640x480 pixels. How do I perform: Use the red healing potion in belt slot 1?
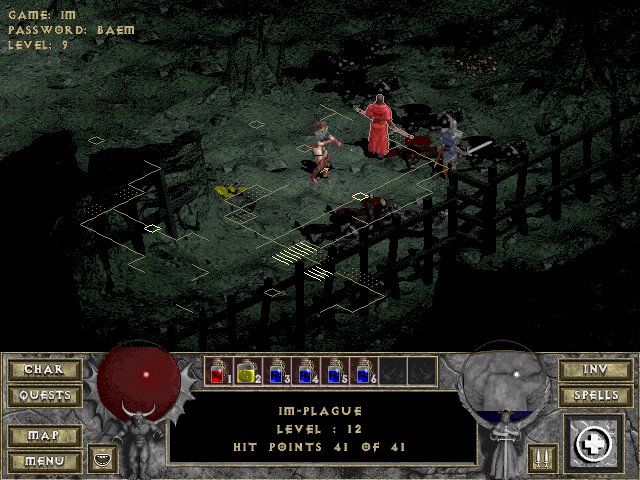pos(219,372)
